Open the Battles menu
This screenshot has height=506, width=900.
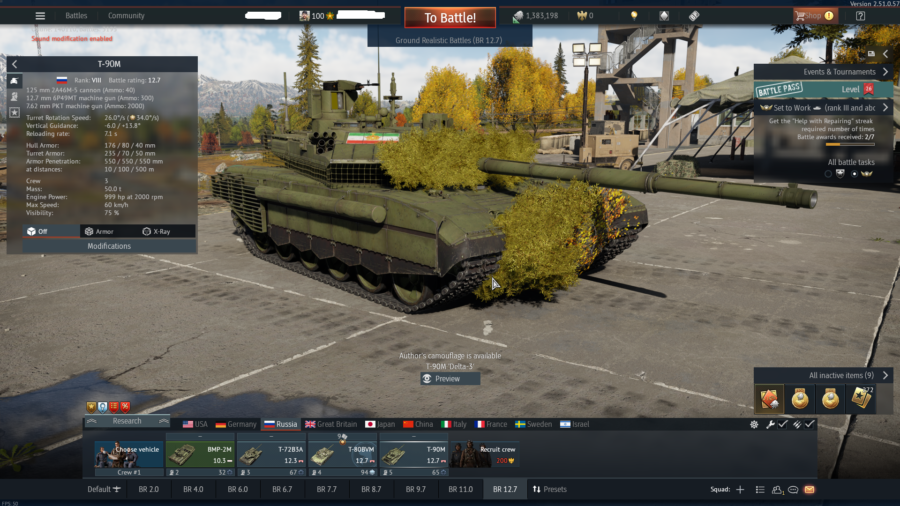pos(76,16)
